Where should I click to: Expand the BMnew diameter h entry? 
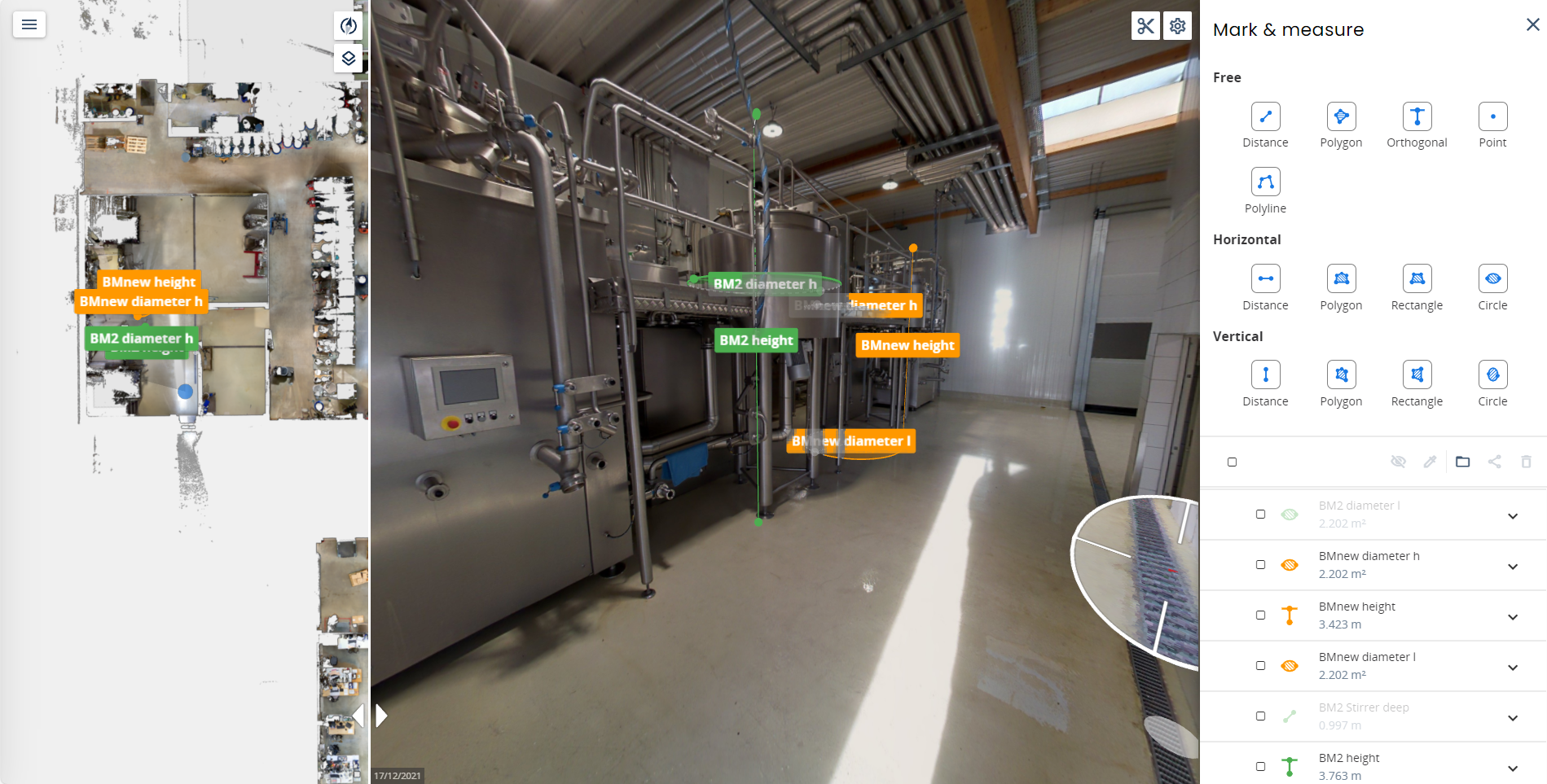(1513, 567)
